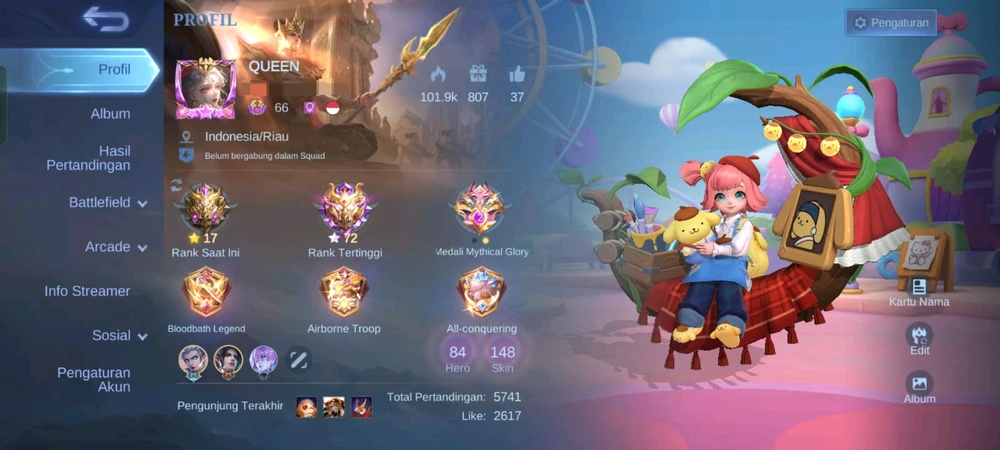Open the Pengaturan settings button

[892, 22]
